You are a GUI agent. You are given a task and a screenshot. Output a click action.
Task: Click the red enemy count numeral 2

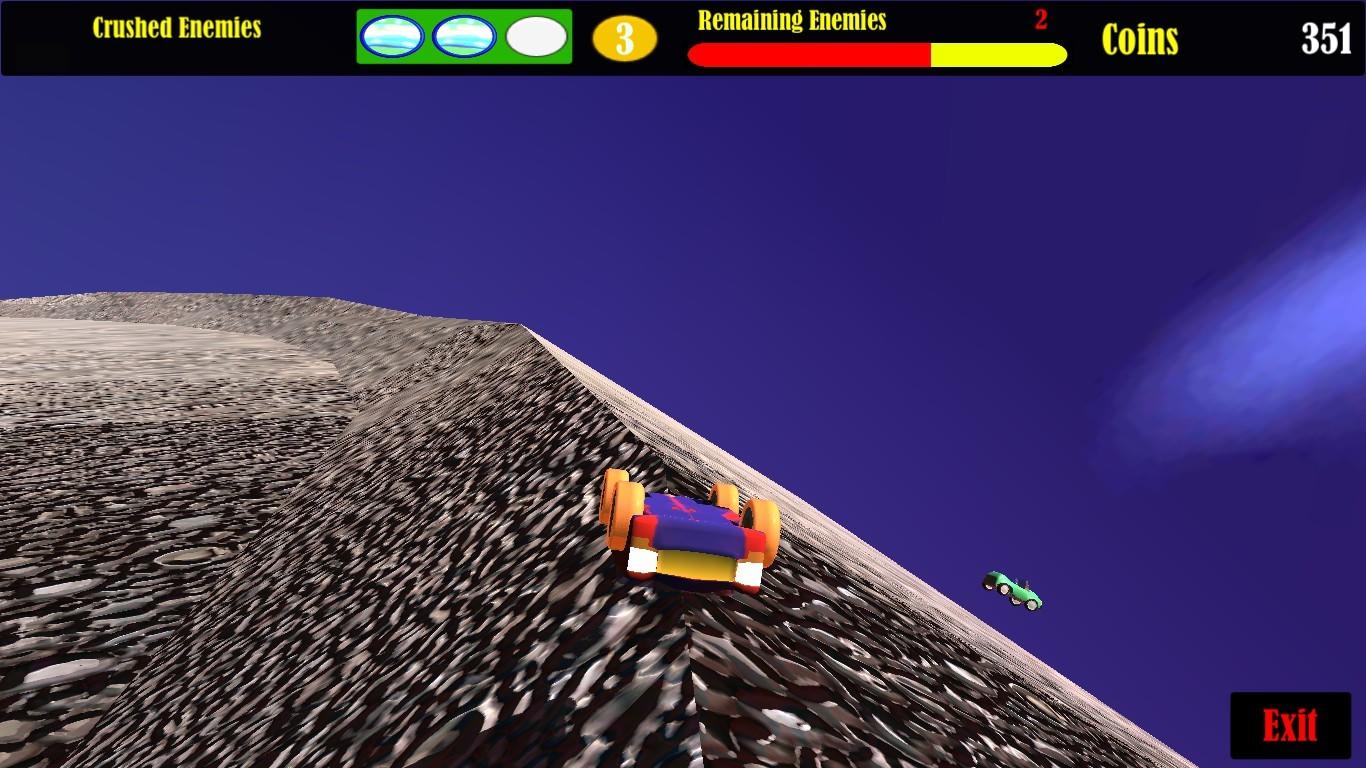click(1043, 20)
